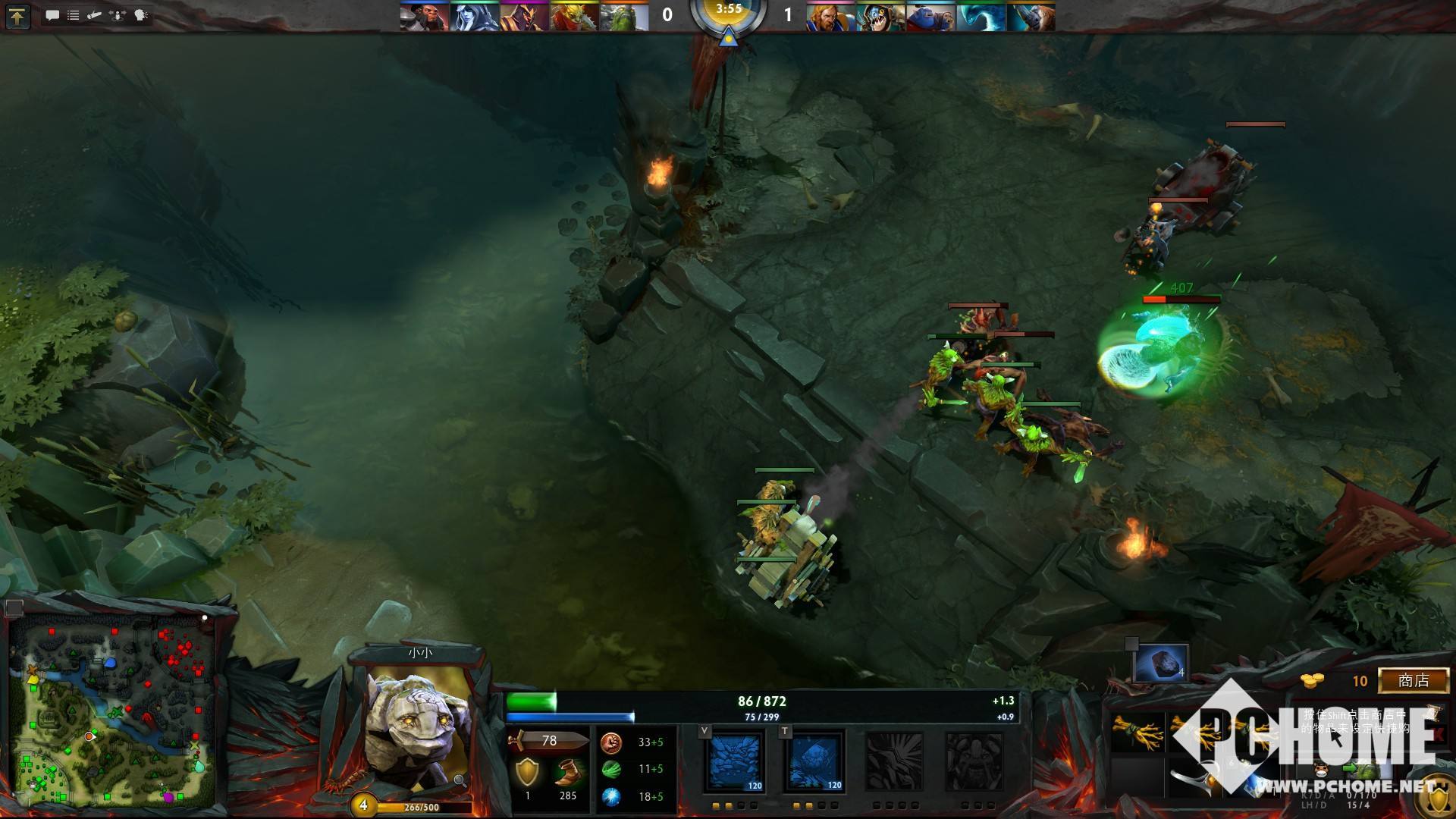Open the shop with the 商店 button
Image resolution: width=1456 pixels, height=819 pixels.
click(1413, 680)
